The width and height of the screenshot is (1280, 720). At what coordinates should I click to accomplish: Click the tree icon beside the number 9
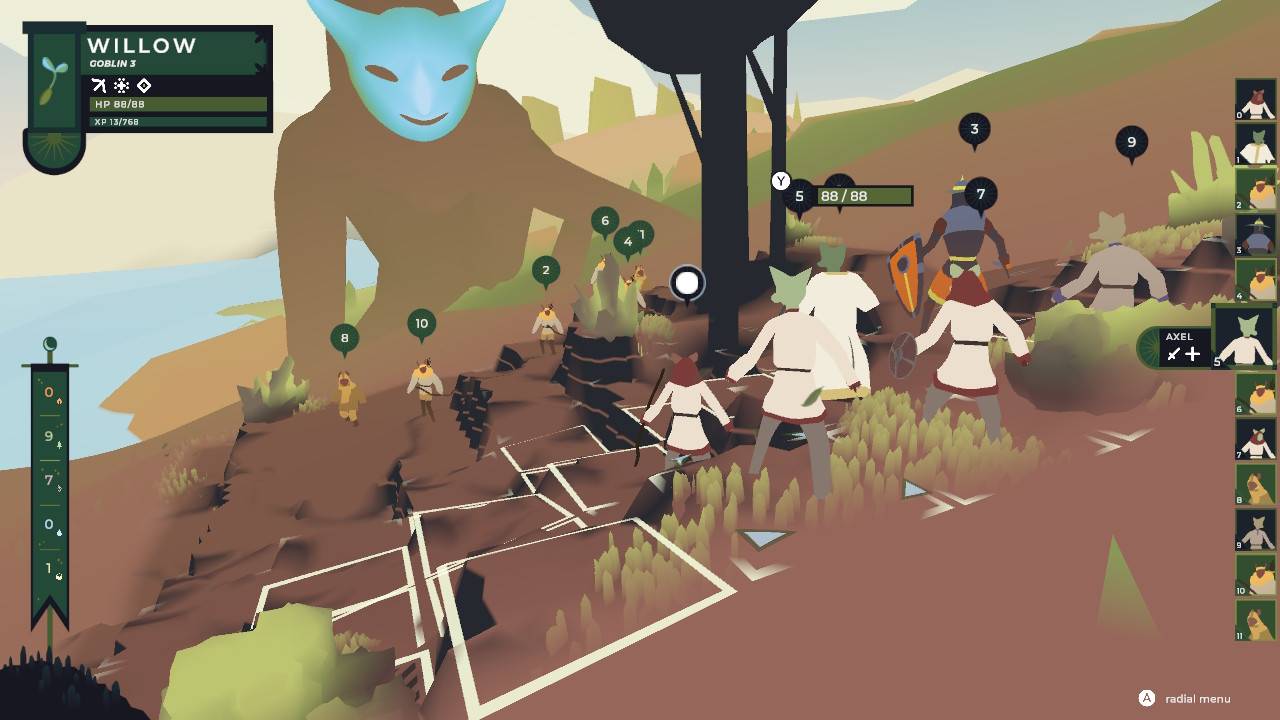click(60, 445)
